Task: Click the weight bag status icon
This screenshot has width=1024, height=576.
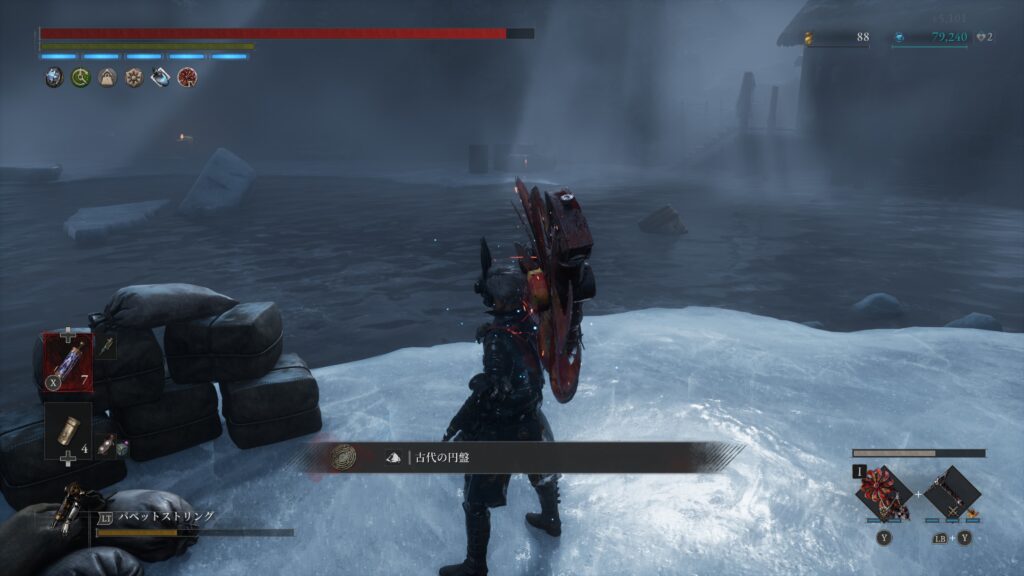Action: coord(107,77)
